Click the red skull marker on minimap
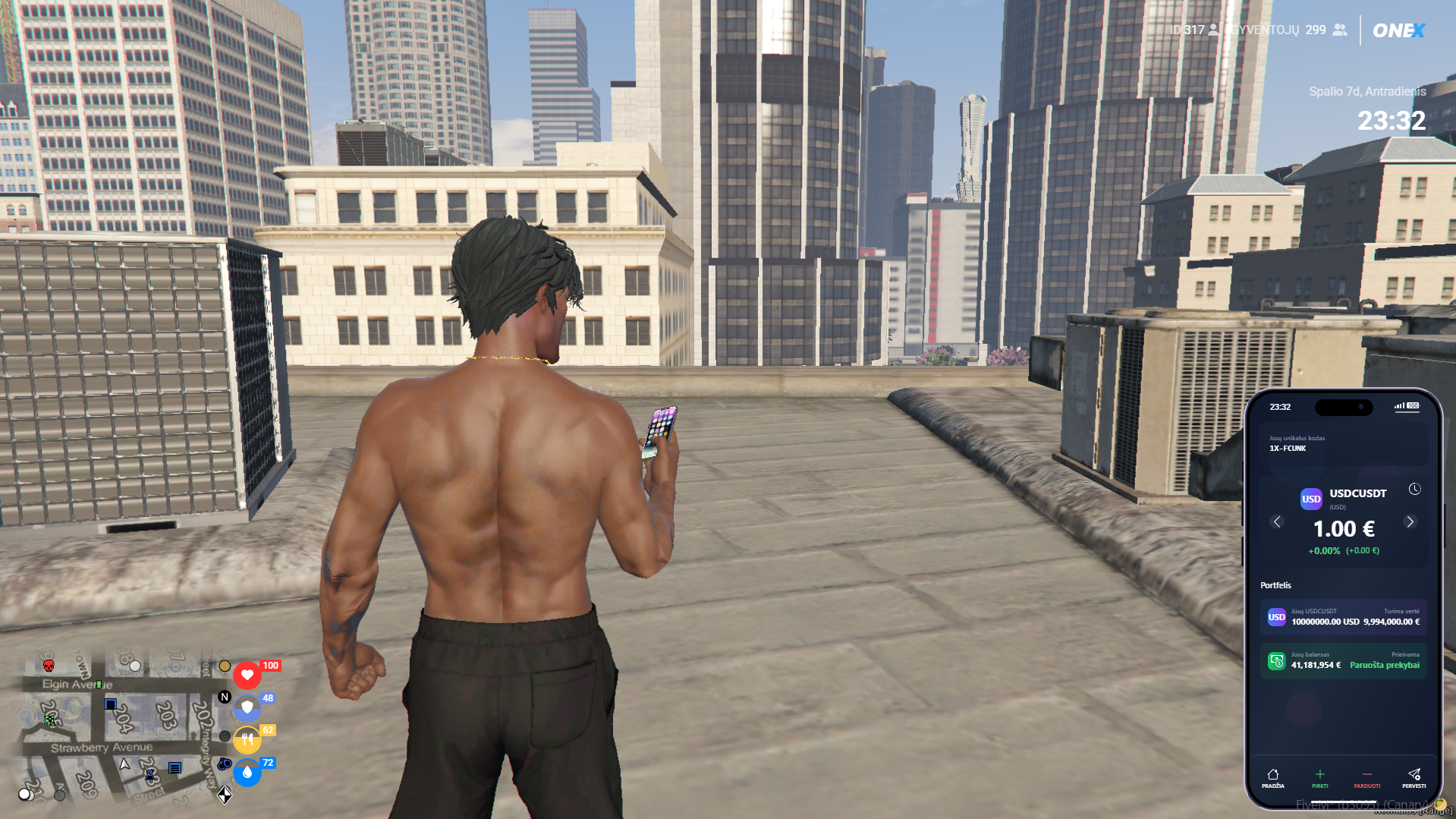Screen dimensions: 1456x819 tap(49, 666)
